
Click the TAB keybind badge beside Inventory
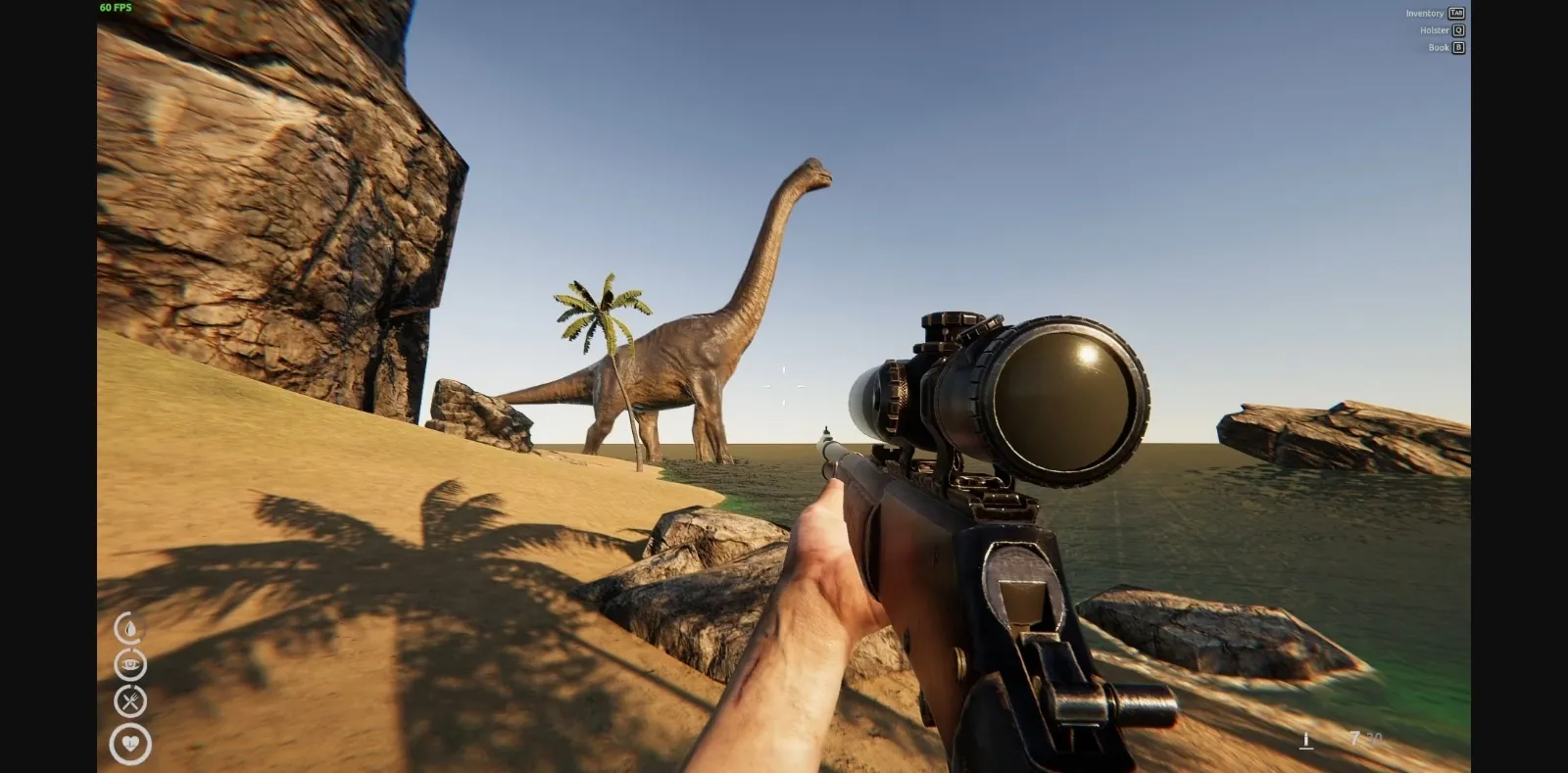pos(1456,13)
